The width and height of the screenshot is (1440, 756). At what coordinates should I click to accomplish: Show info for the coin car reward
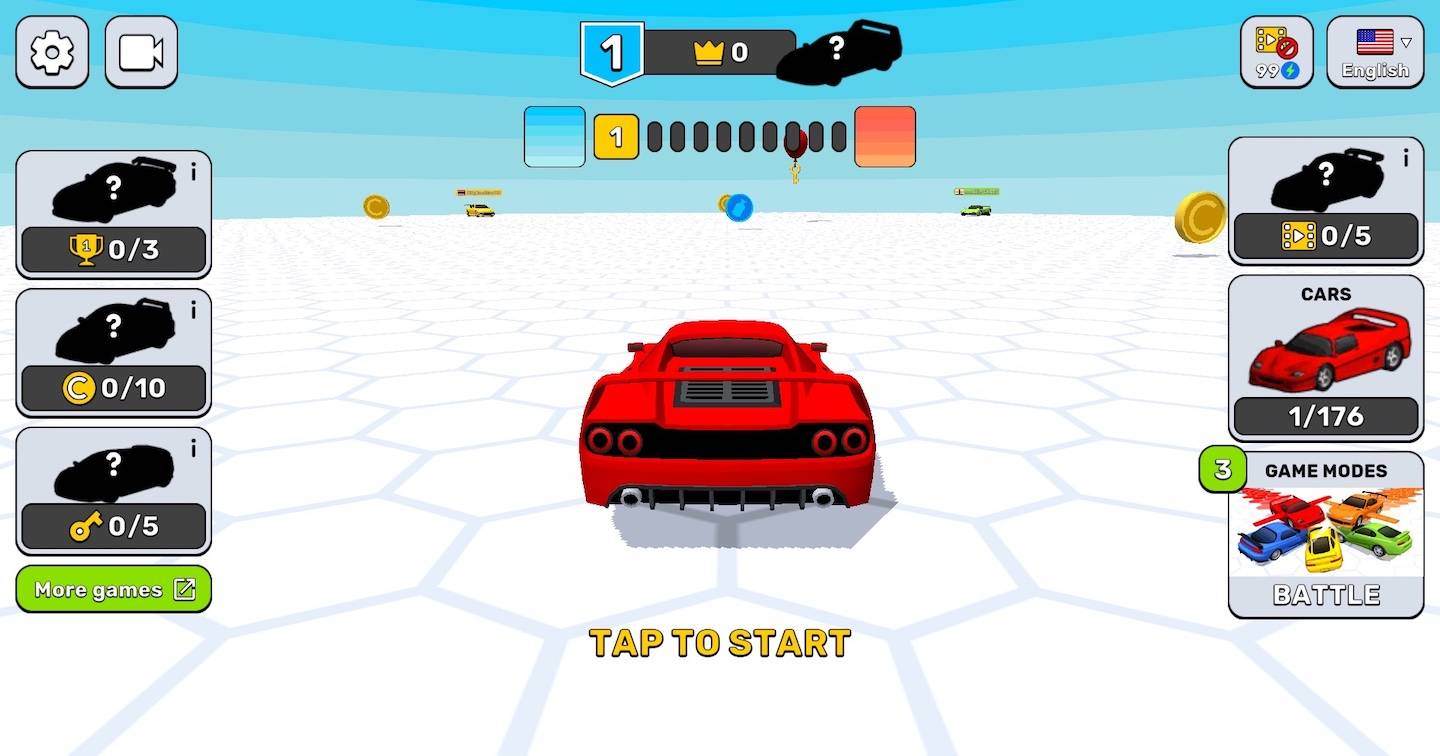pos(194,310)
